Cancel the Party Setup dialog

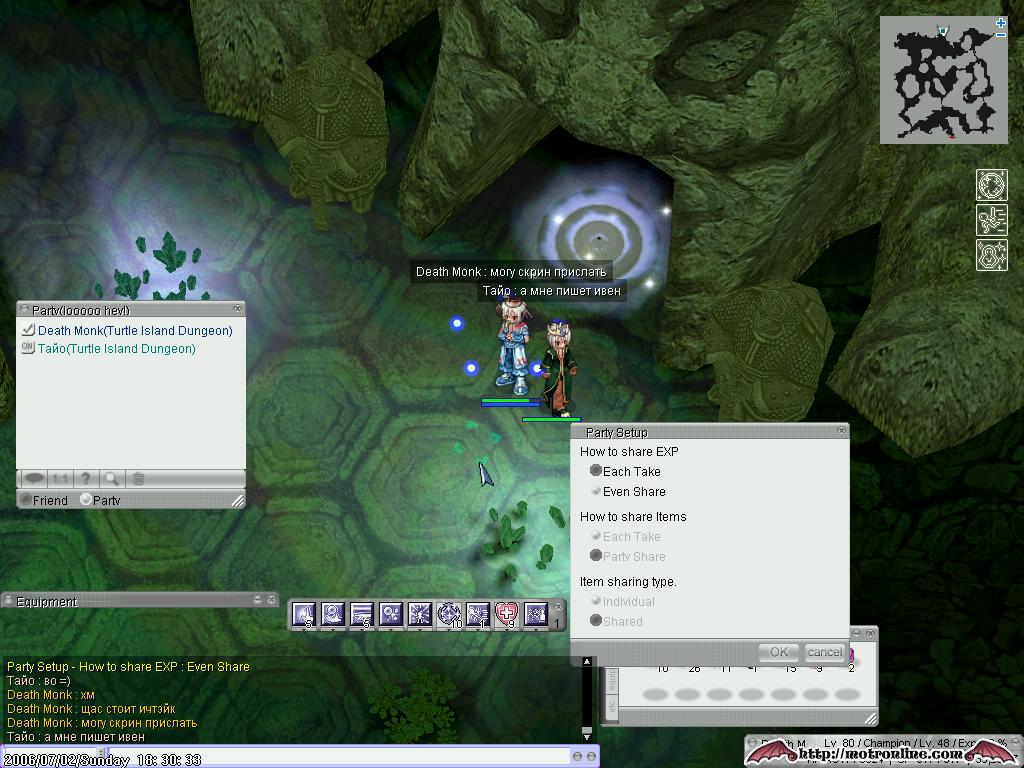point(824,652)
